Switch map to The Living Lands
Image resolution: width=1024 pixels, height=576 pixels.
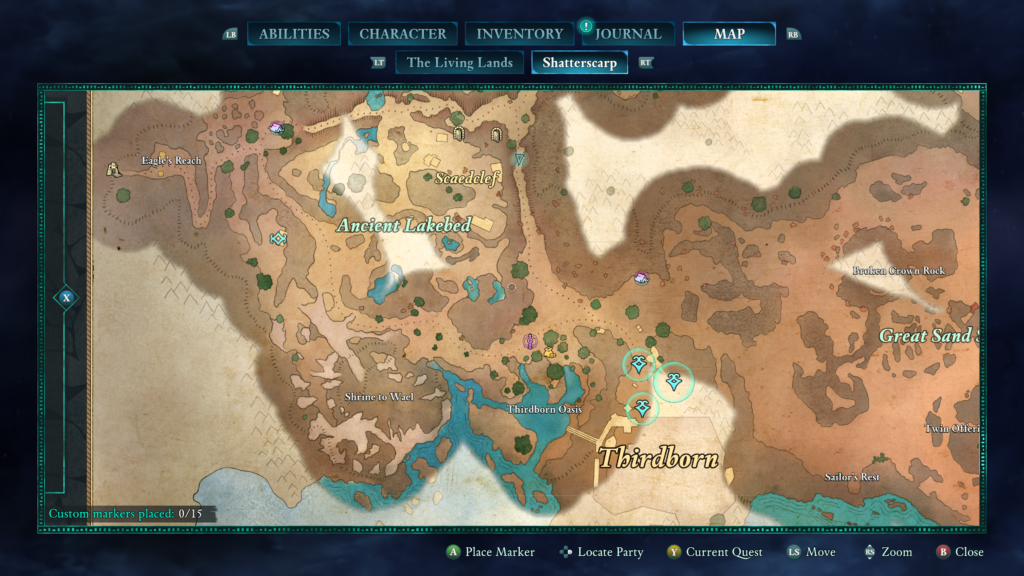click(460, 63)
